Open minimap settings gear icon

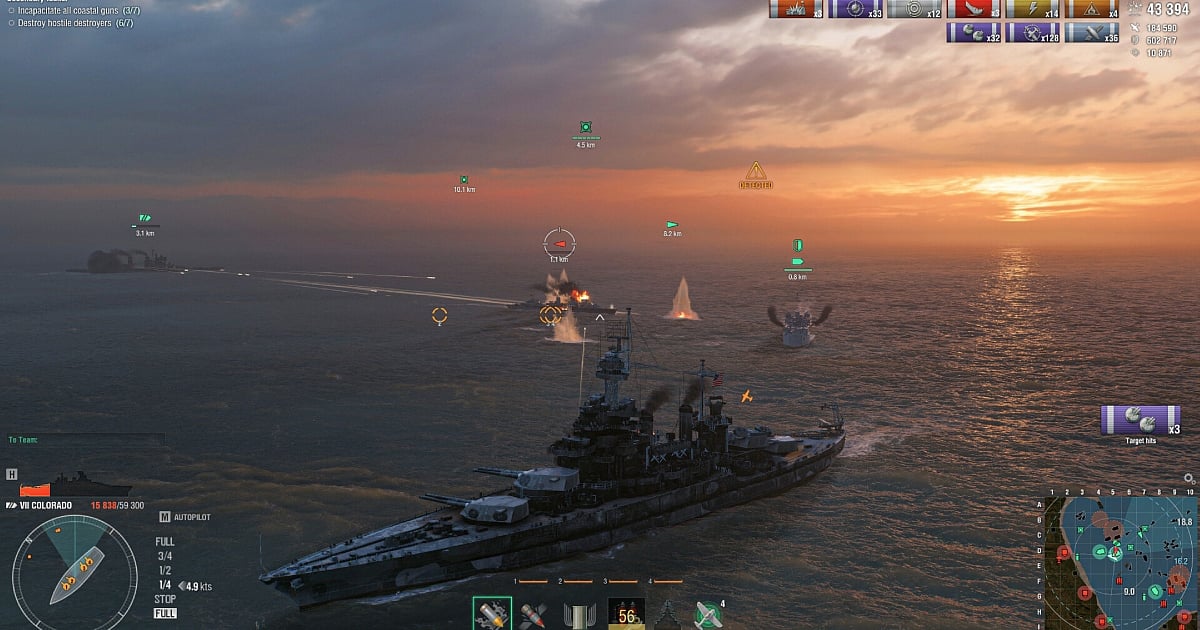(1189, 479)
